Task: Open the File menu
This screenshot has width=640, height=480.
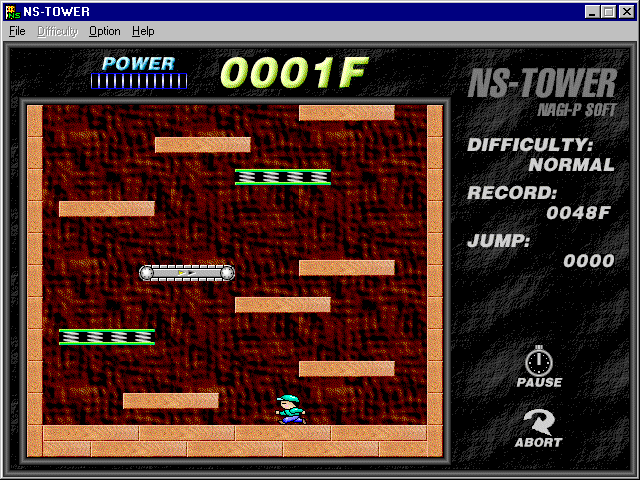Action: click(x=17, y=31)
